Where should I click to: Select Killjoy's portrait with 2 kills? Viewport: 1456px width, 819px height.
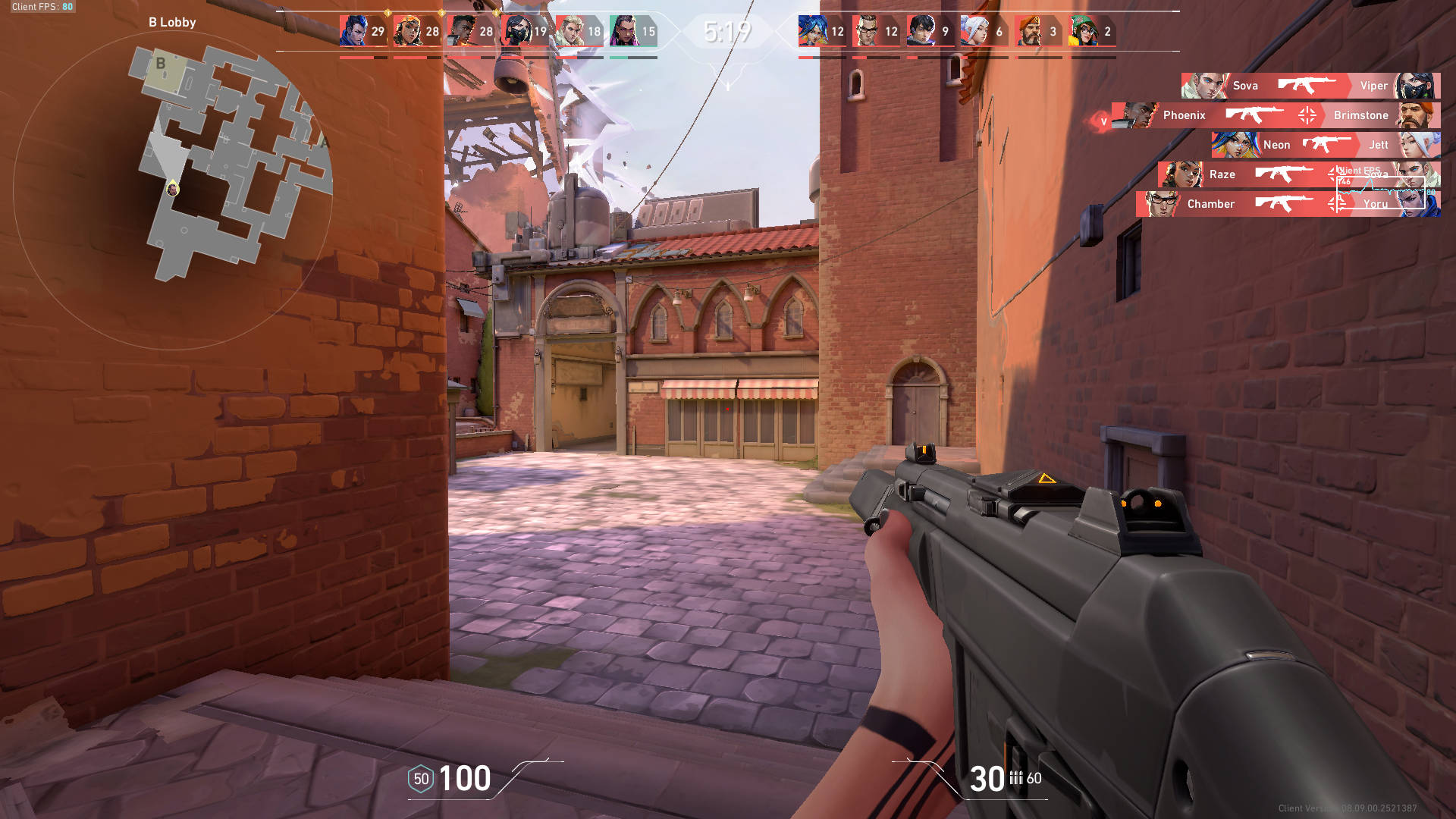point(1083,31)
